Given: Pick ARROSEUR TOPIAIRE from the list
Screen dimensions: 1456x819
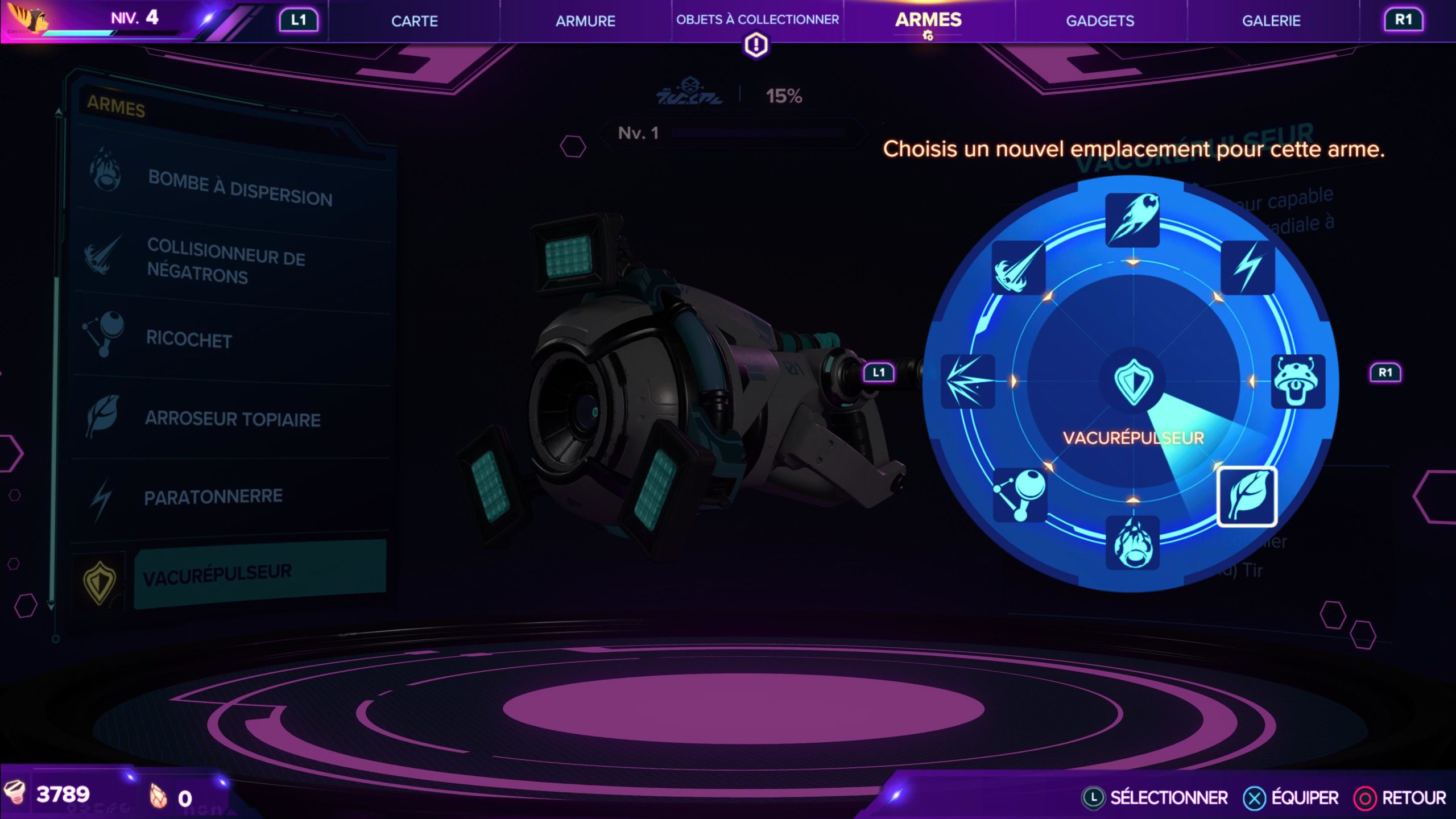Looking at the screenshot, I should (233, 419).
